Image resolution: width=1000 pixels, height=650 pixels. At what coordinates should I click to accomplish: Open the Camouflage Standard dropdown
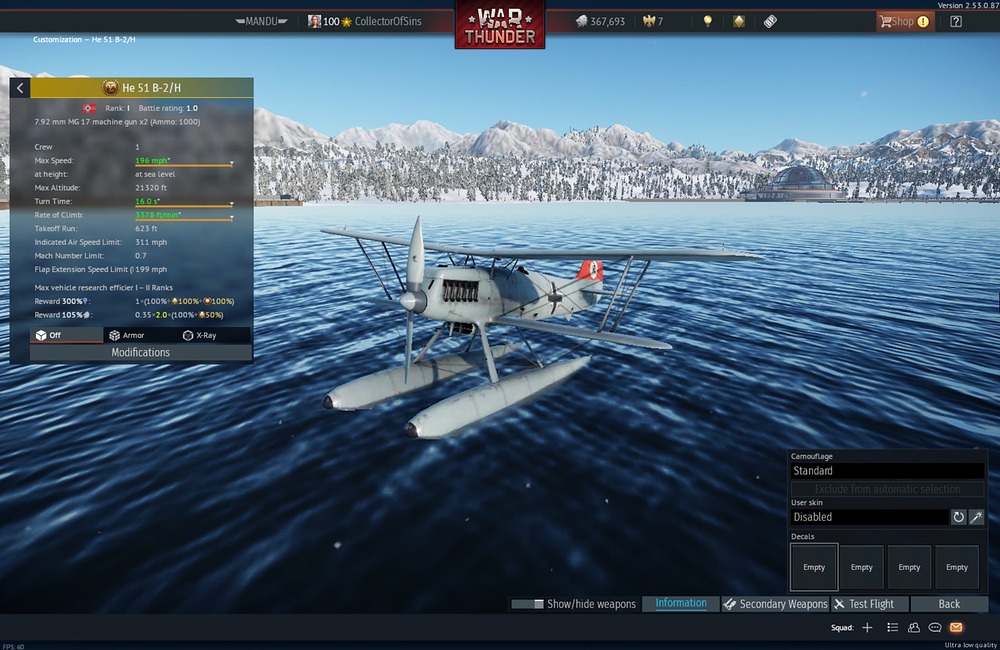(x=887, y=471)
